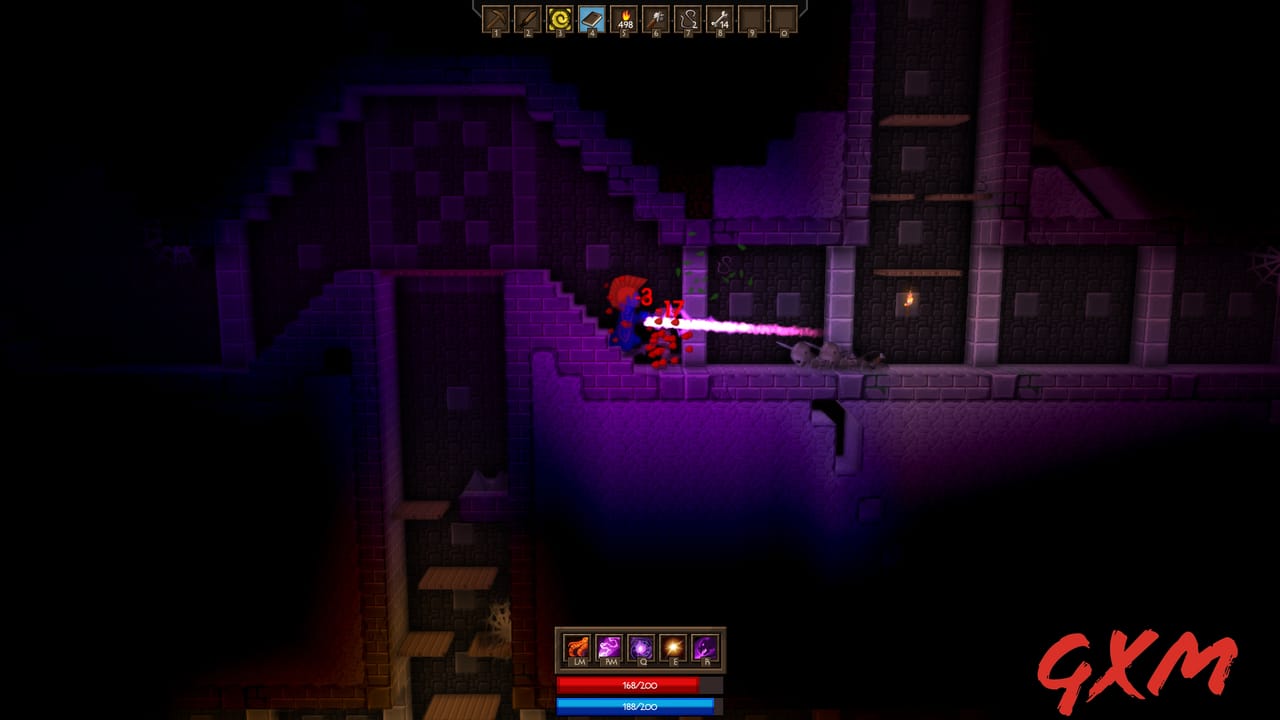
Task: Click the player character taking damage
Action: [x=628, y=320]
